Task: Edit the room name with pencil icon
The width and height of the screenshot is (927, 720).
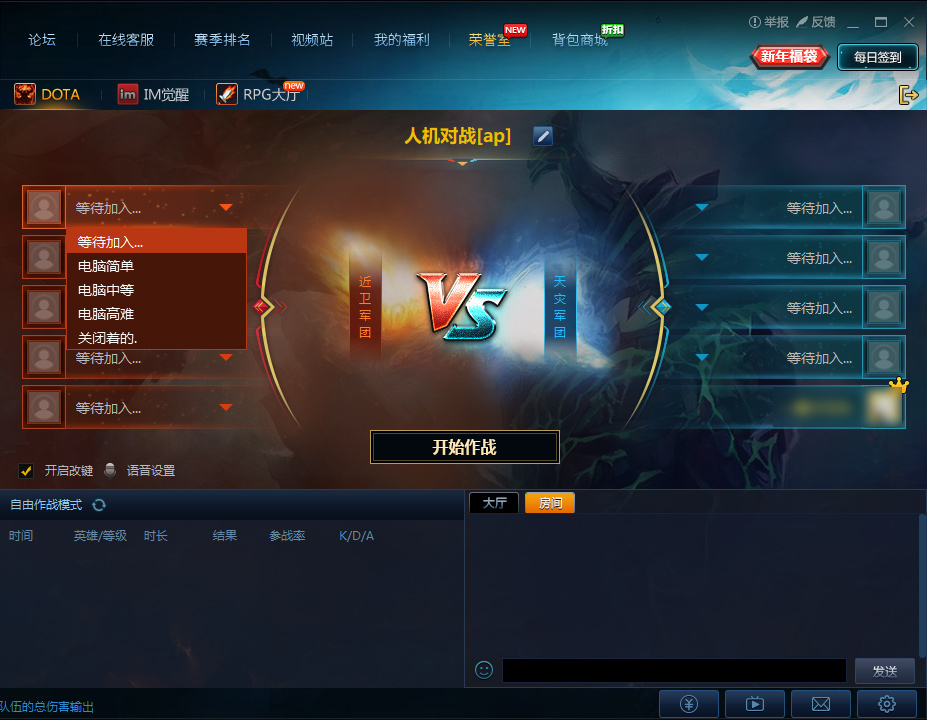Action: [x=543, y=136]
